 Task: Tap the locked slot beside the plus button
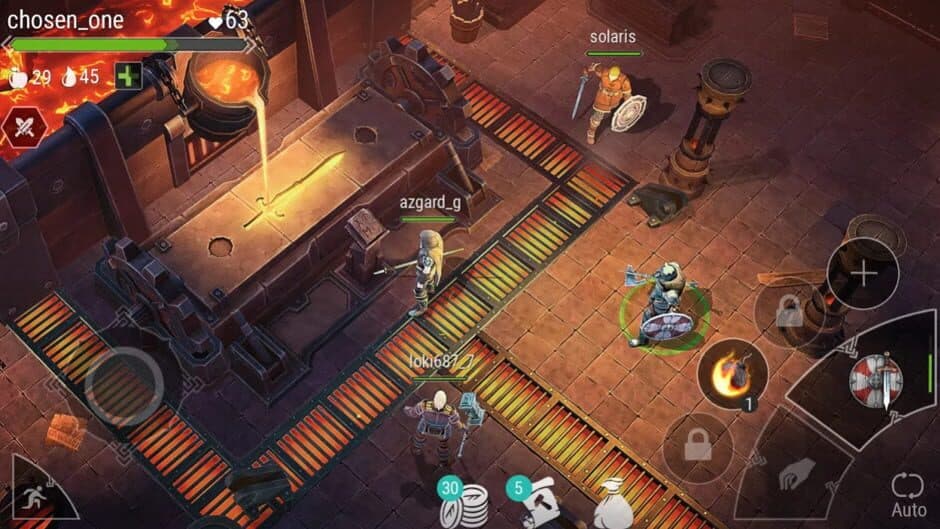point(789,314)
